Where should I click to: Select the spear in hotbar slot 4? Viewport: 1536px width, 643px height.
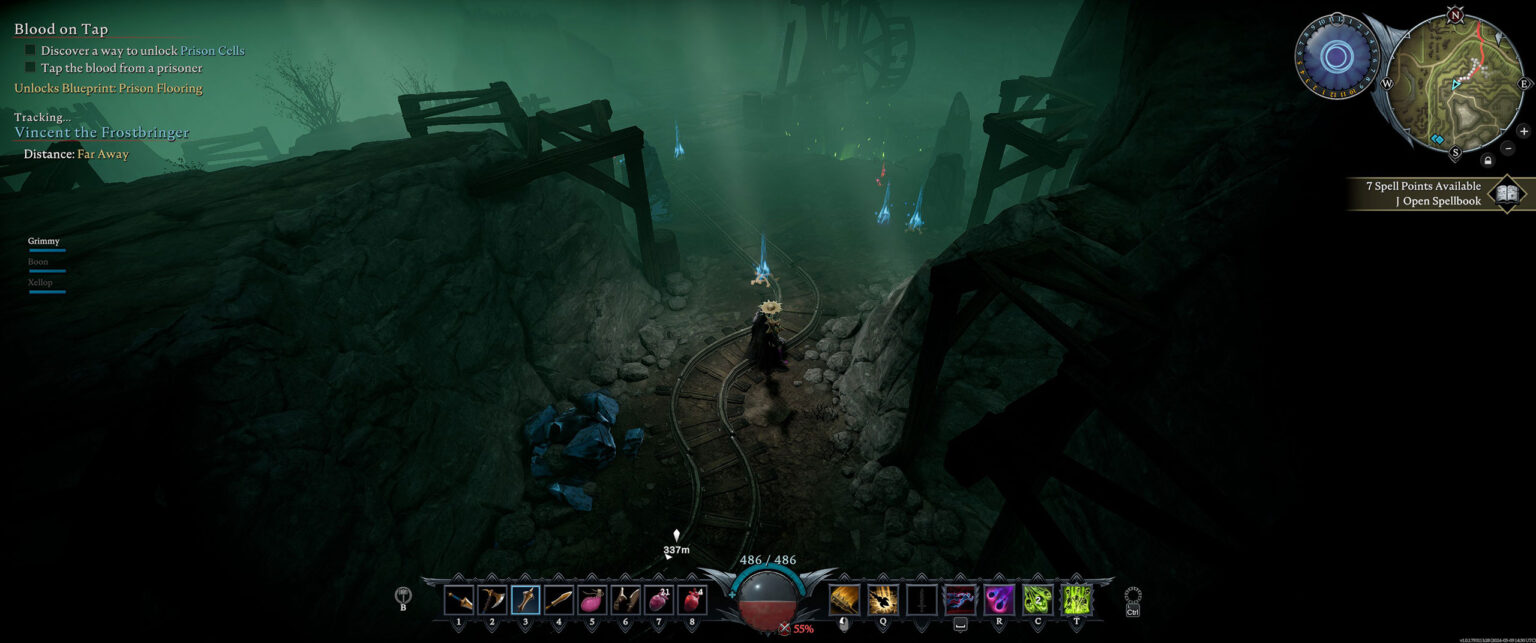coord(559,599)
